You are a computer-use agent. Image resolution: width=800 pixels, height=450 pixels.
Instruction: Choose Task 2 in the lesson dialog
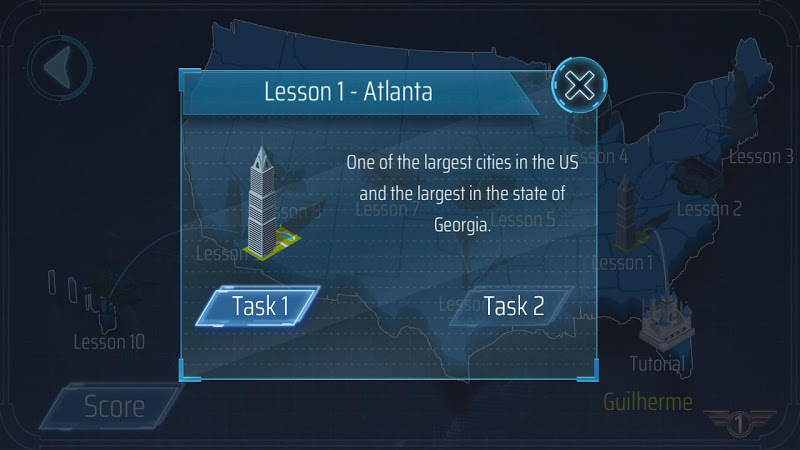[x=513, y=306]
